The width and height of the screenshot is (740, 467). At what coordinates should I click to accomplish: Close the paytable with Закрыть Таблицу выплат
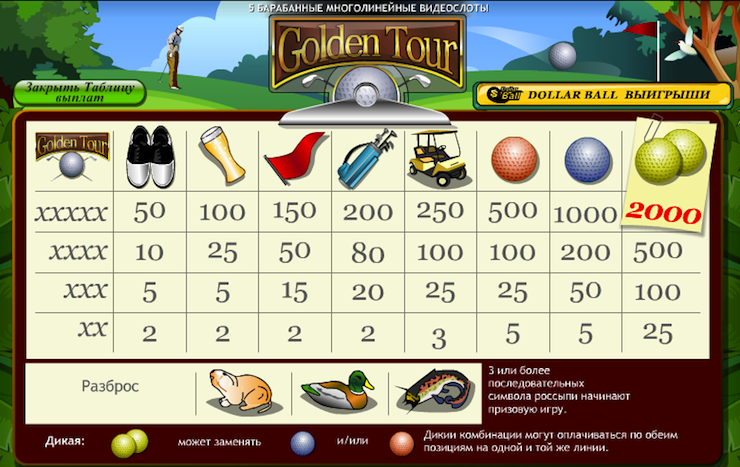point(79,92)
